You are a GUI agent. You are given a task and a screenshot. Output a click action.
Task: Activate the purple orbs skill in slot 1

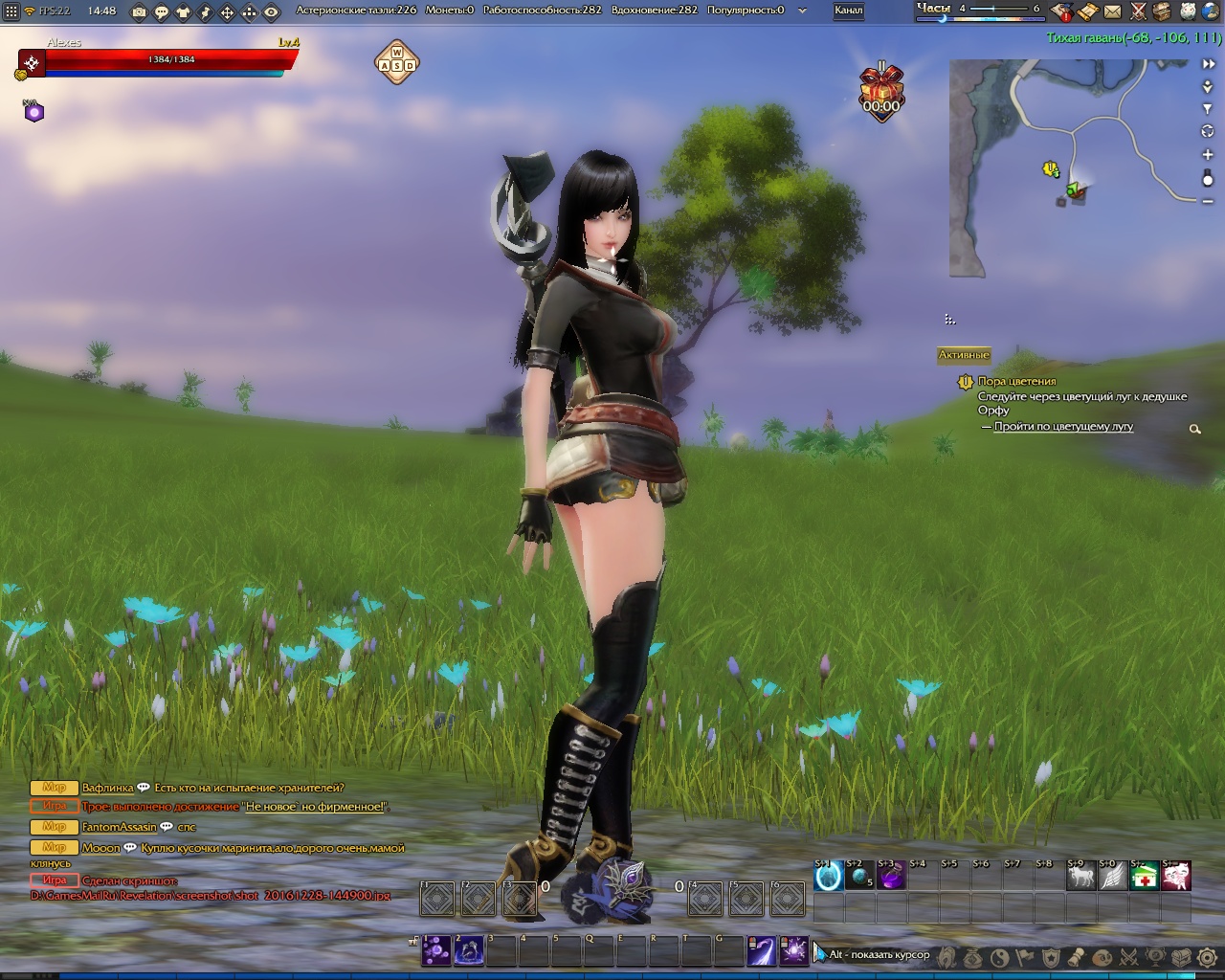coord(436,951)
